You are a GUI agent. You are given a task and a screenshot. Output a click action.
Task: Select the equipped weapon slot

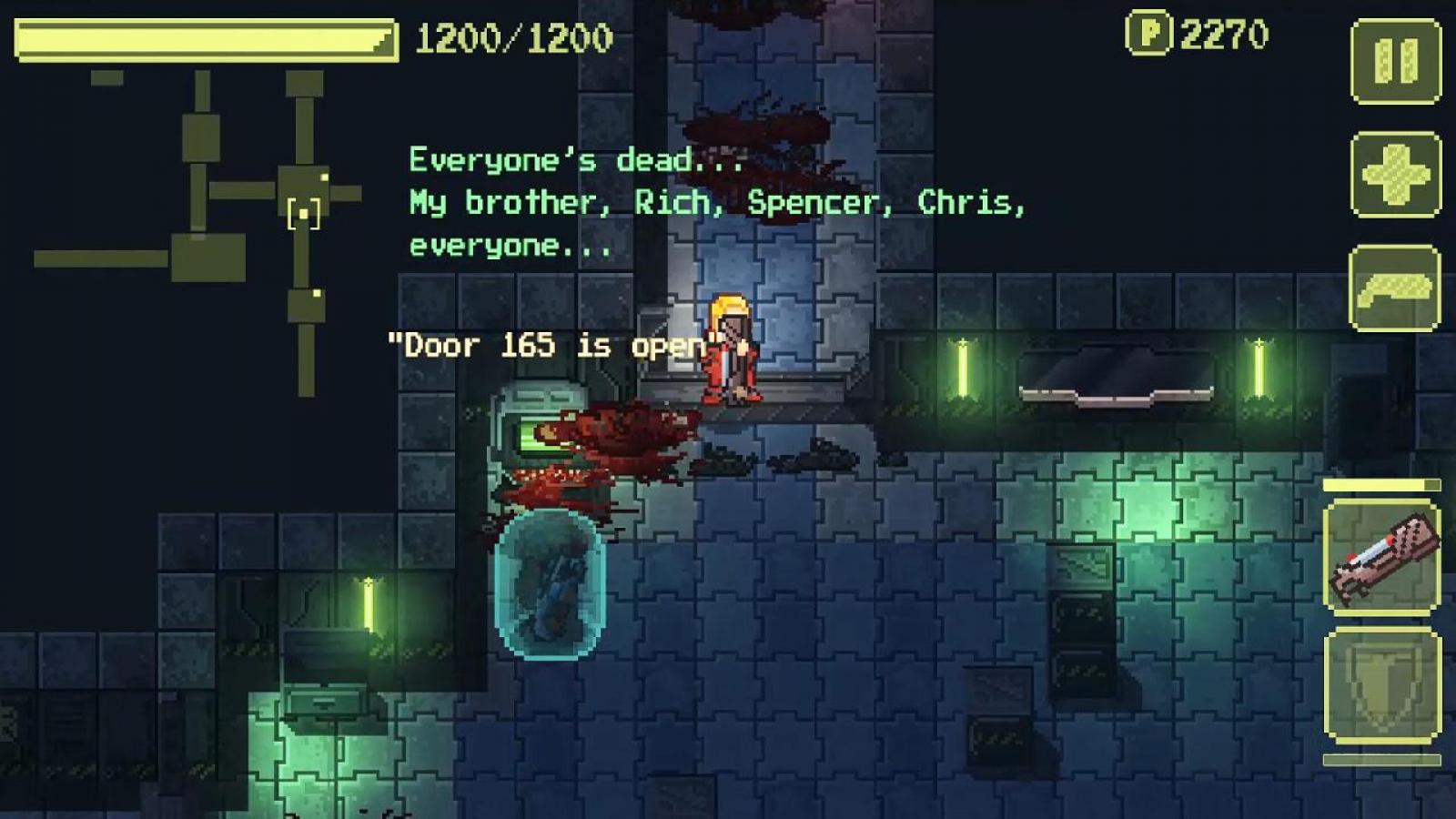coord(1381,556)
